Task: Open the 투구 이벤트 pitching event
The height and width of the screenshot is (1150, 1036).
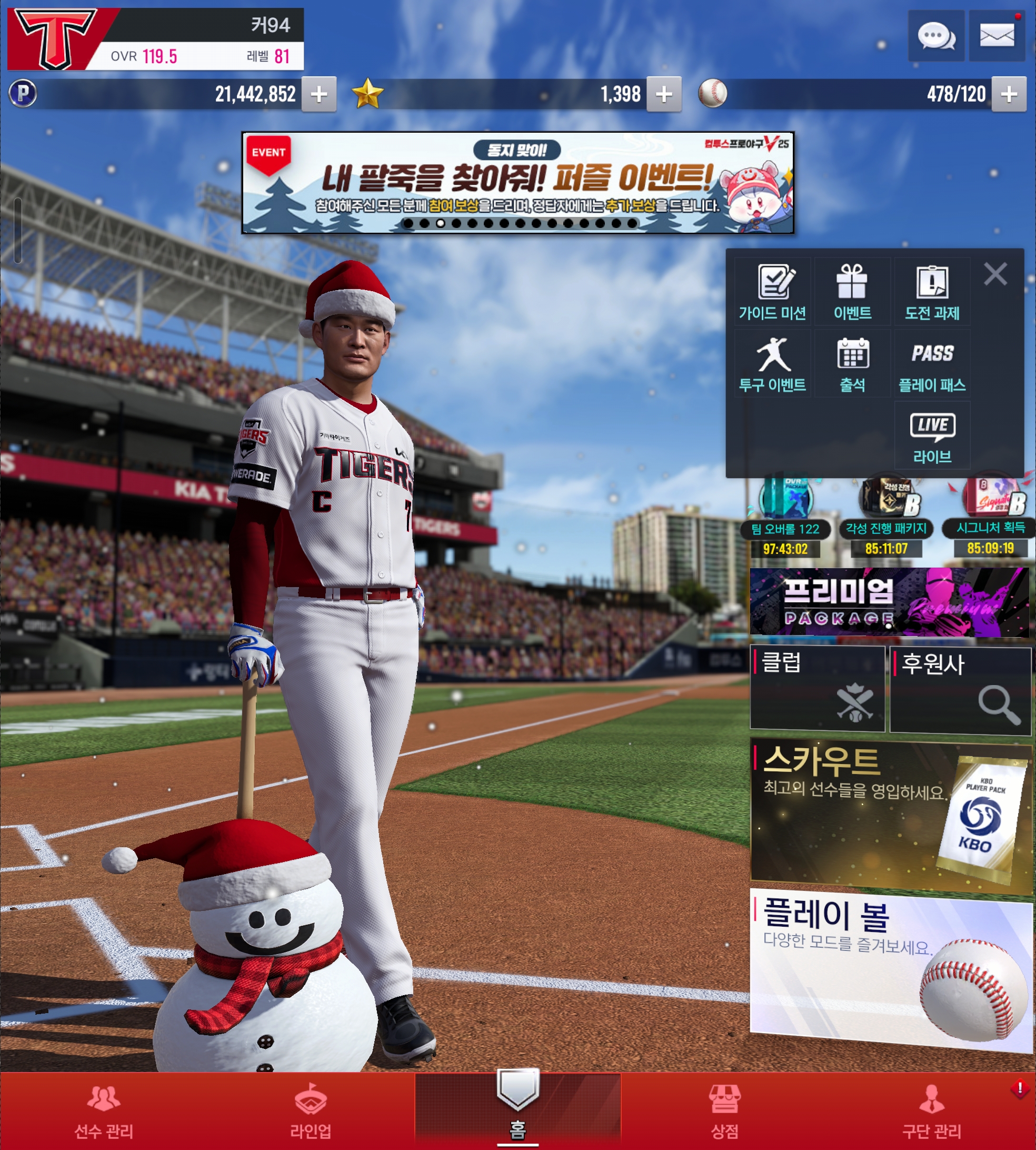Action: coord(772,364)
